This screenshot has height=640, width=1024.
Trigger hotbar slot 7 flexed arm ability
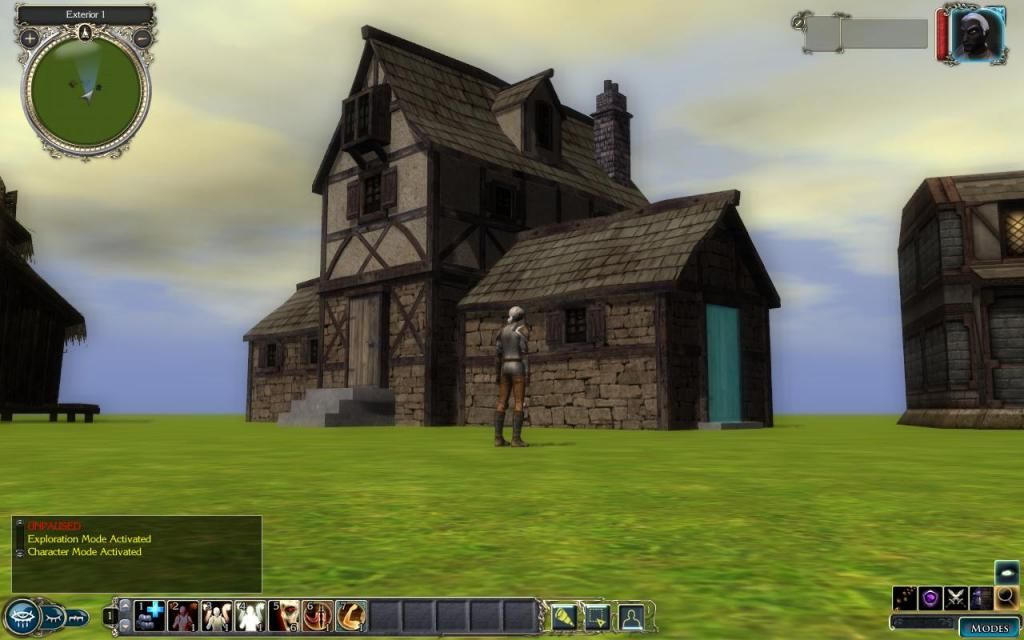(351, 616)
